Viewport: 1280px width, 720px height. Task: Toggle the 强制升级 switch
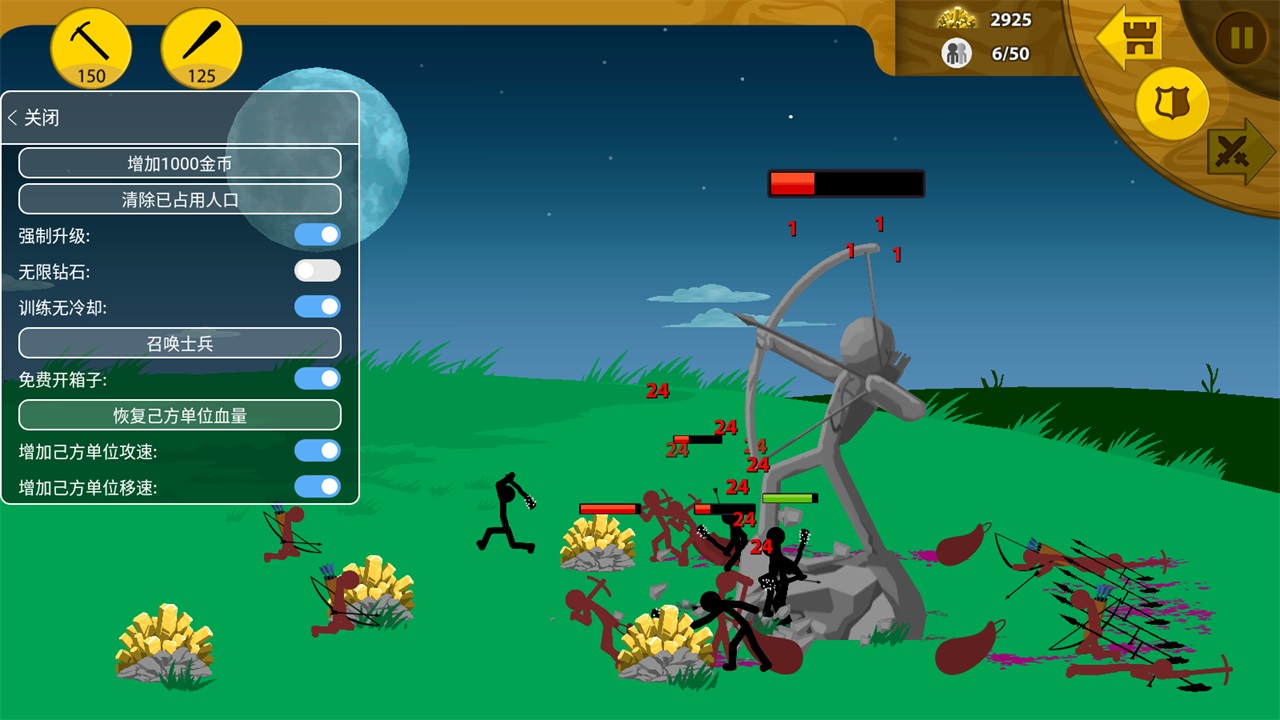tap(317, 235)
